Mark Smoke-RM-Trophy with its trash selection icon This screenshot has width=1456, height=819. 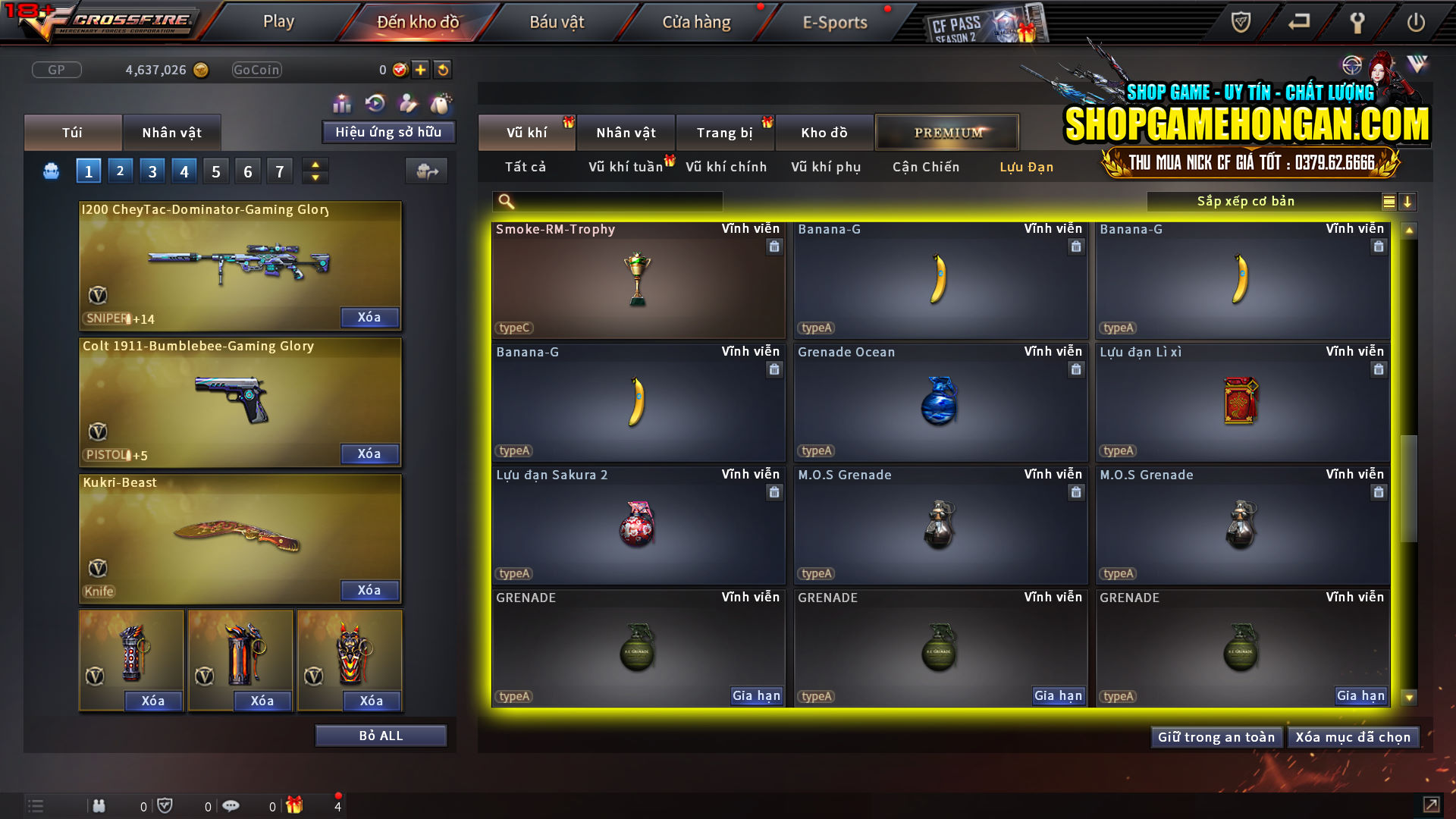click(774, 246)
